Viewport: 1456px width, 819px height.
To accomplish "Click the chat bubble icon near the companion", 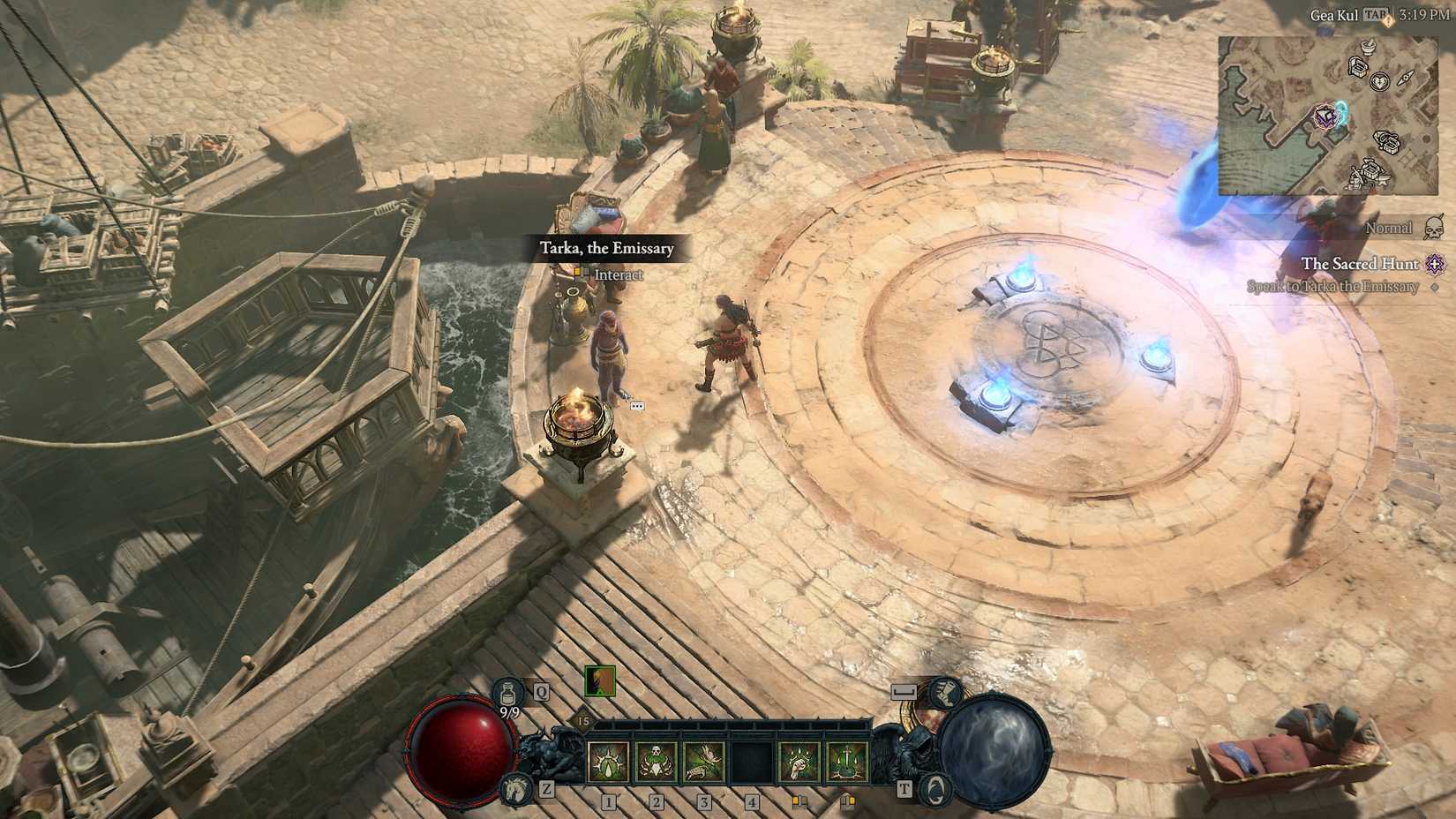I will coord(637,406).
